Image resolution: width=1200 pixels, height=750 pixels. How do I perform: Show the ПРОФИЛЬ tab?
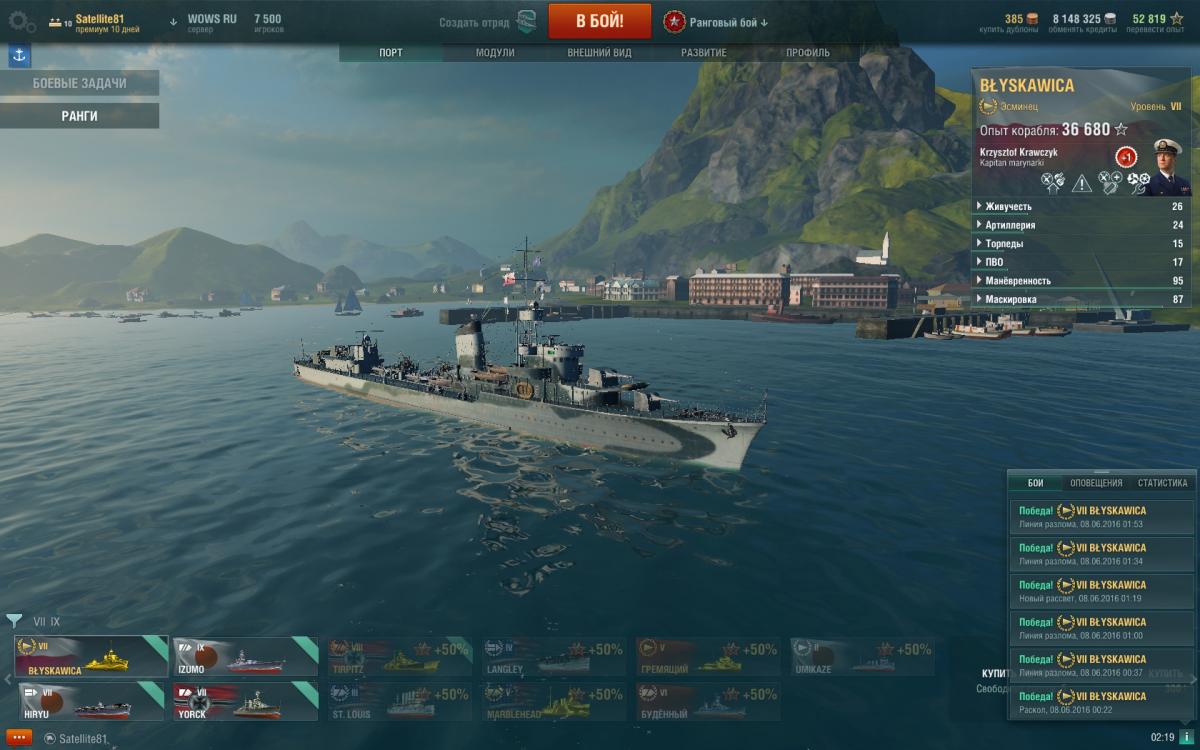pos(807,53)
